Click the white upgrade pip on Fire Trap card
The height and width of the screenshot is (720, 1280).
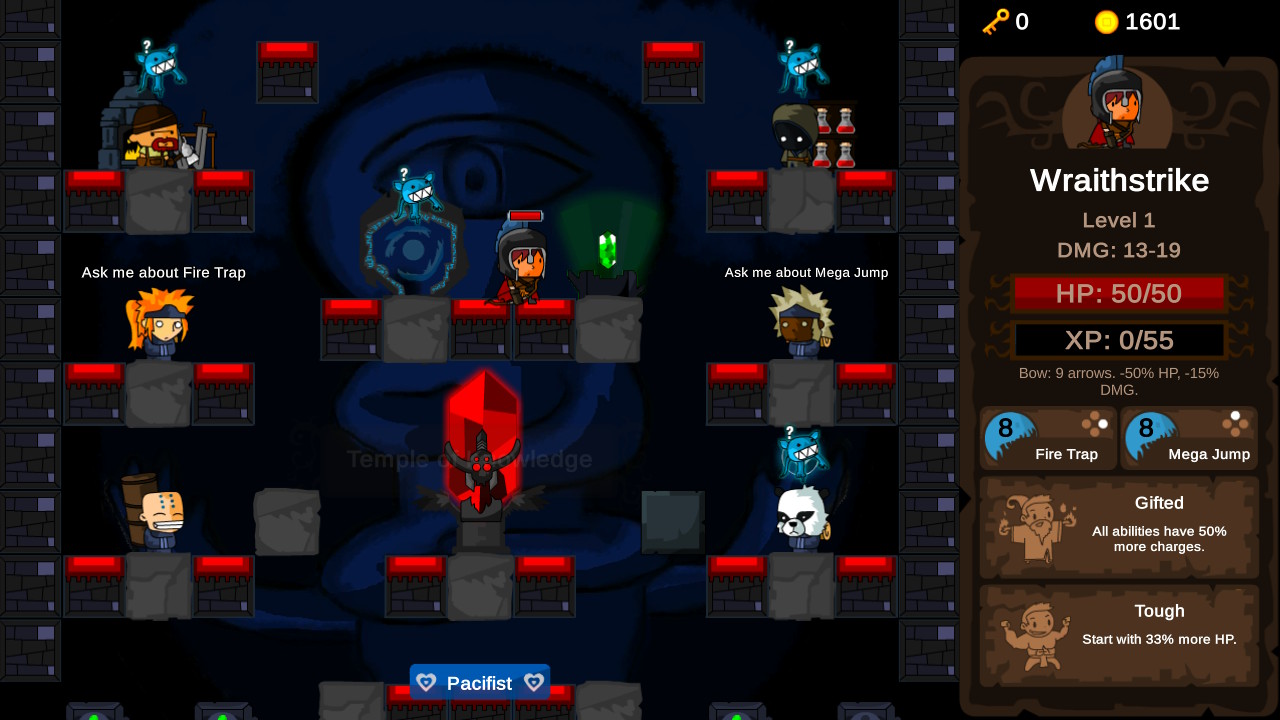click(x=1102, y=424)
